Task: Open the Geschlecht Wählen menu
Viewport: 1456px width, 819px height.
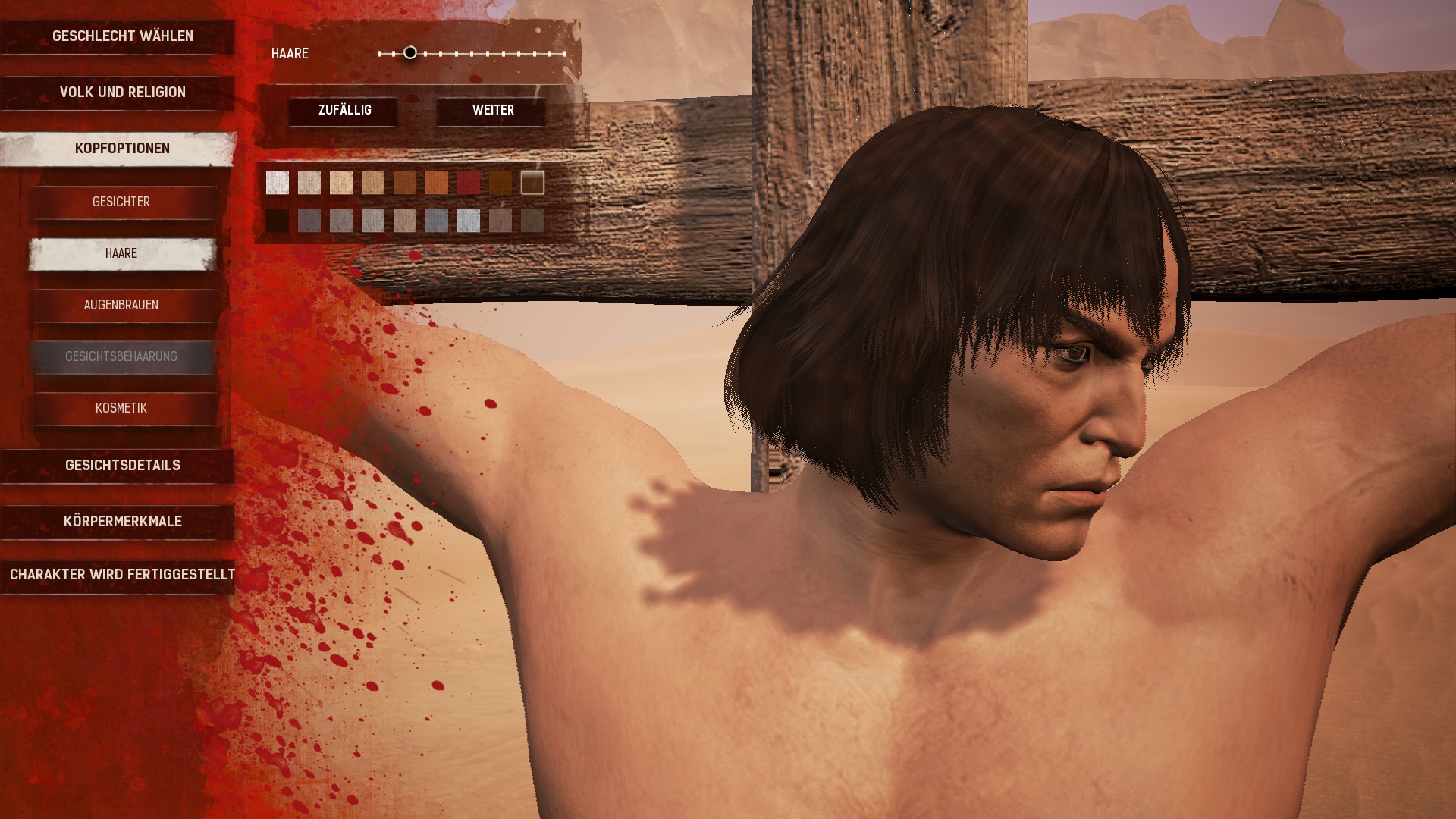Action: point(121,36)
